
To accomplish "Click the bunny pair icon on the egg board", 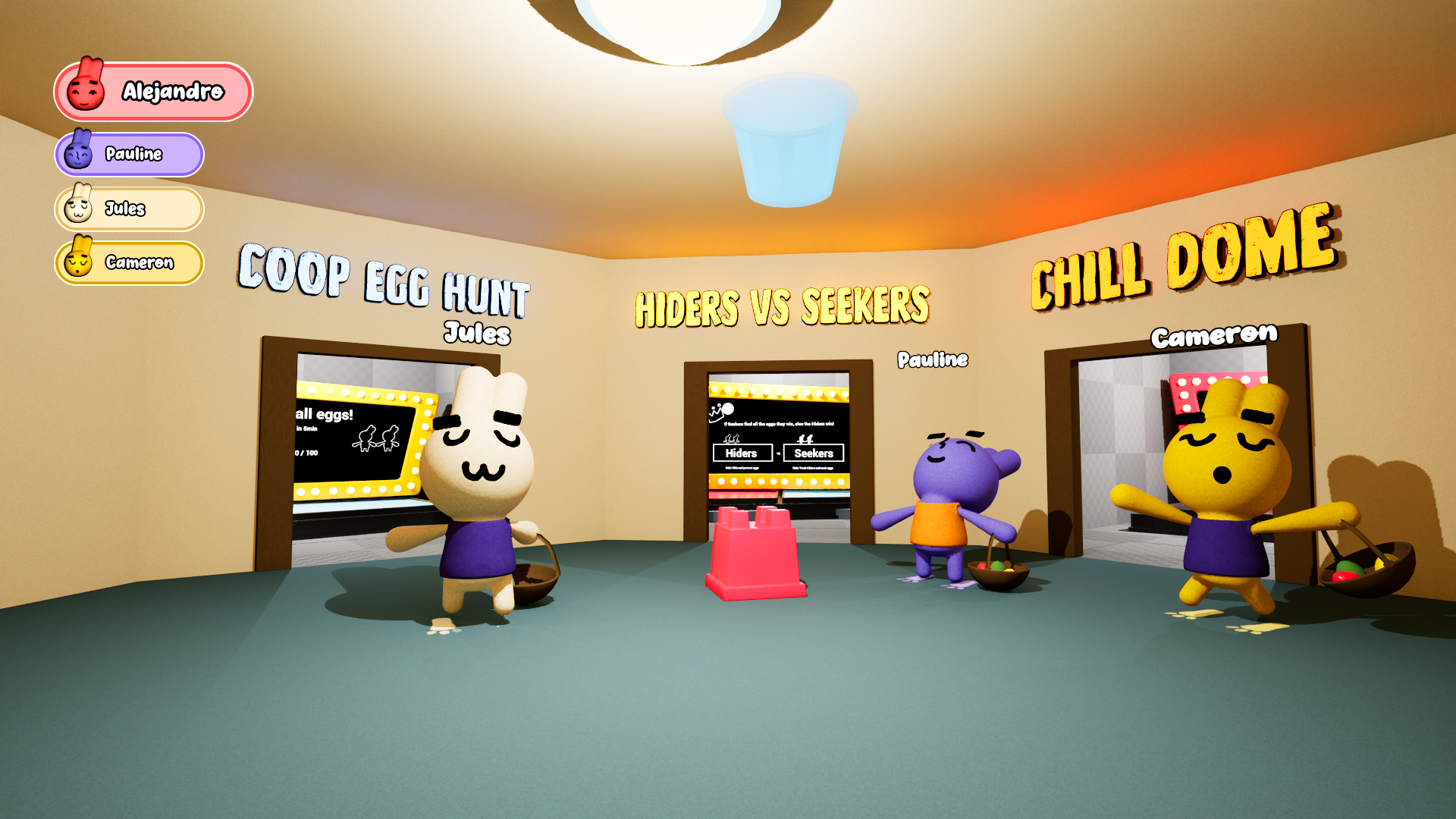I will 376,438.
